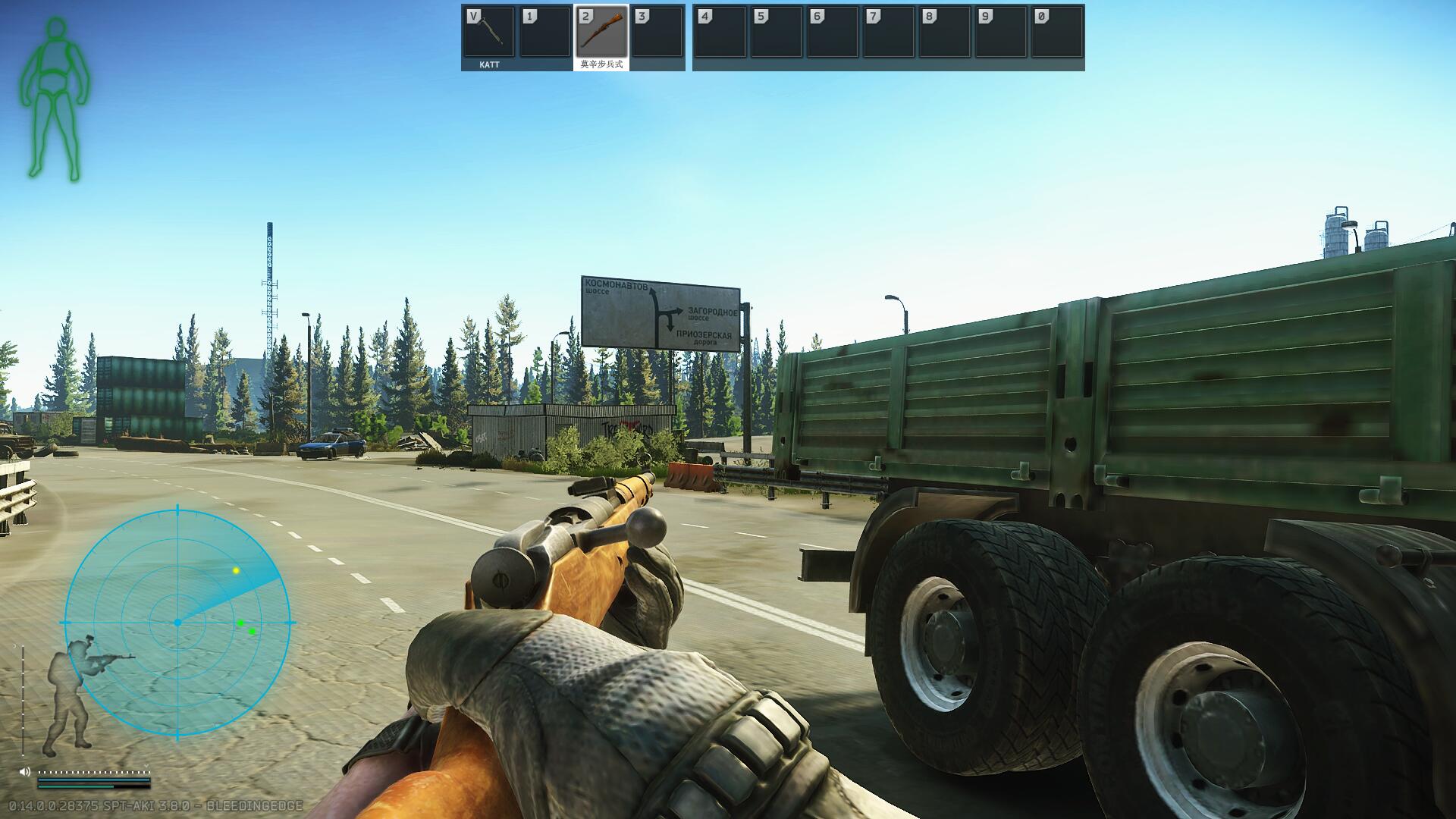Click the circular radar minimap
Screen dimensions: 1456x819
(177, 622)
